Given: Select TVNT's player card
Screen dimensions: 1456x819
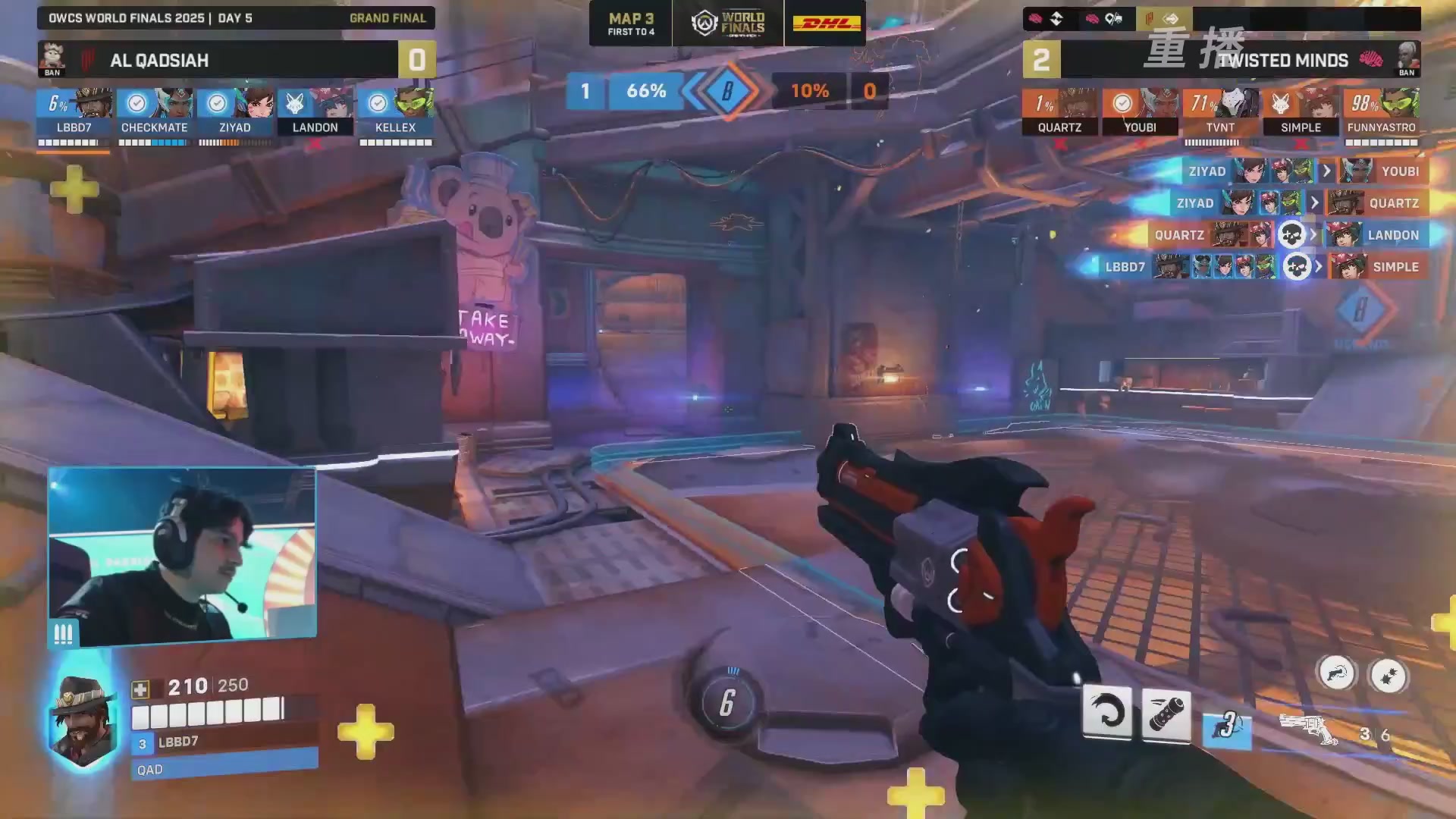Looking at the screenshot, I should click(x=1220, y=112).
